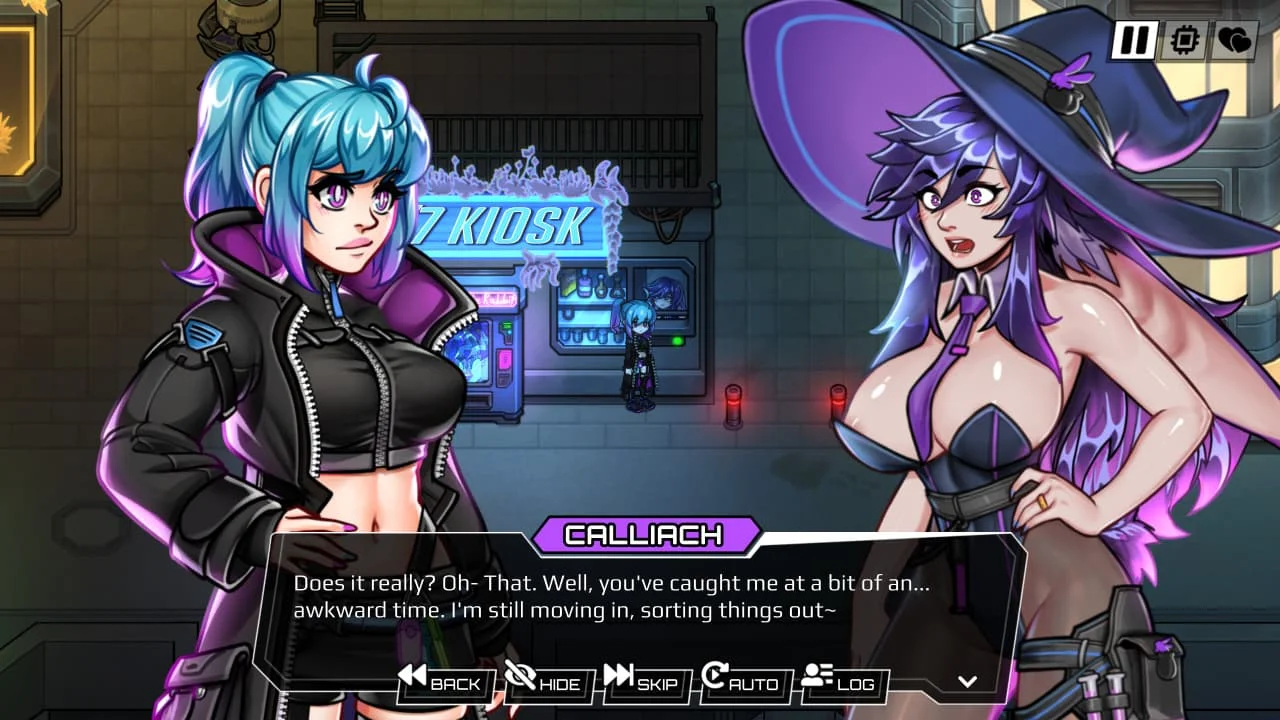Viewport: 1280px width, 720px height.
Task: Advance dialogue with the down arrow
Action: pos(967,682)
